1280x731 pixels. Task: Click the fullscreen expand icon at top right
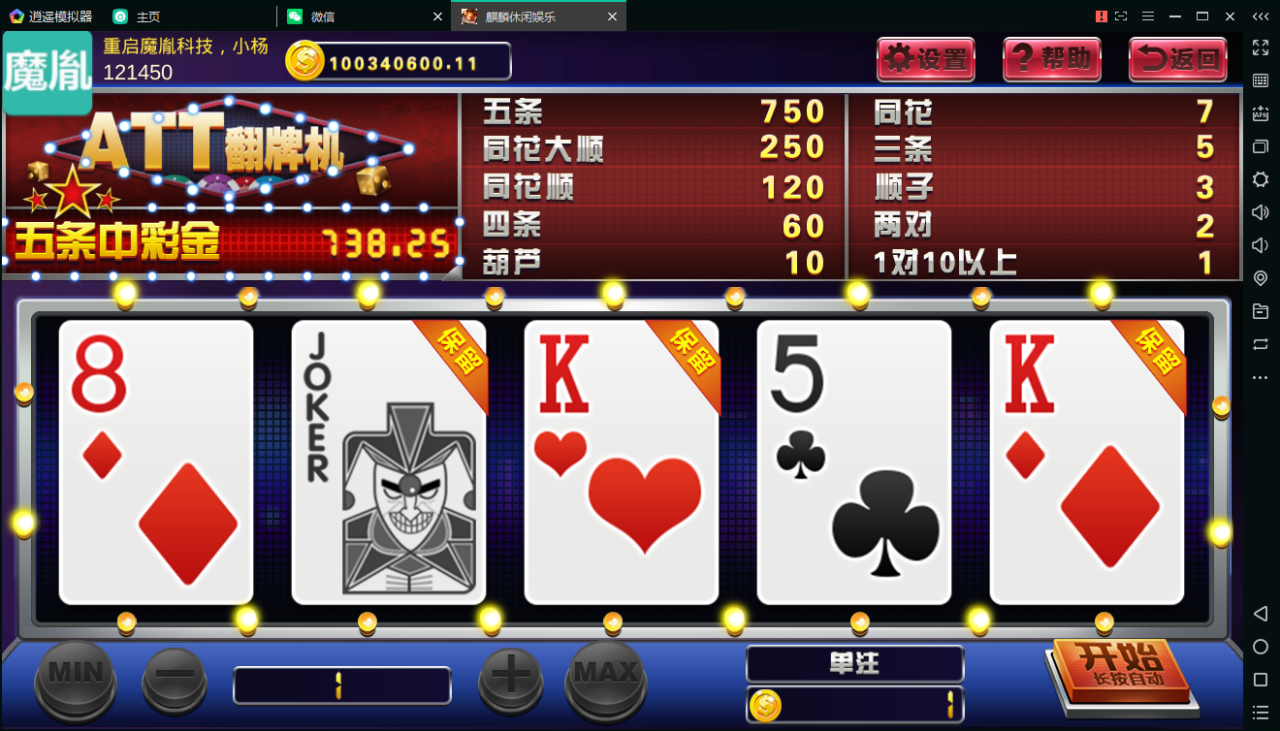(x=1259, y=47)
